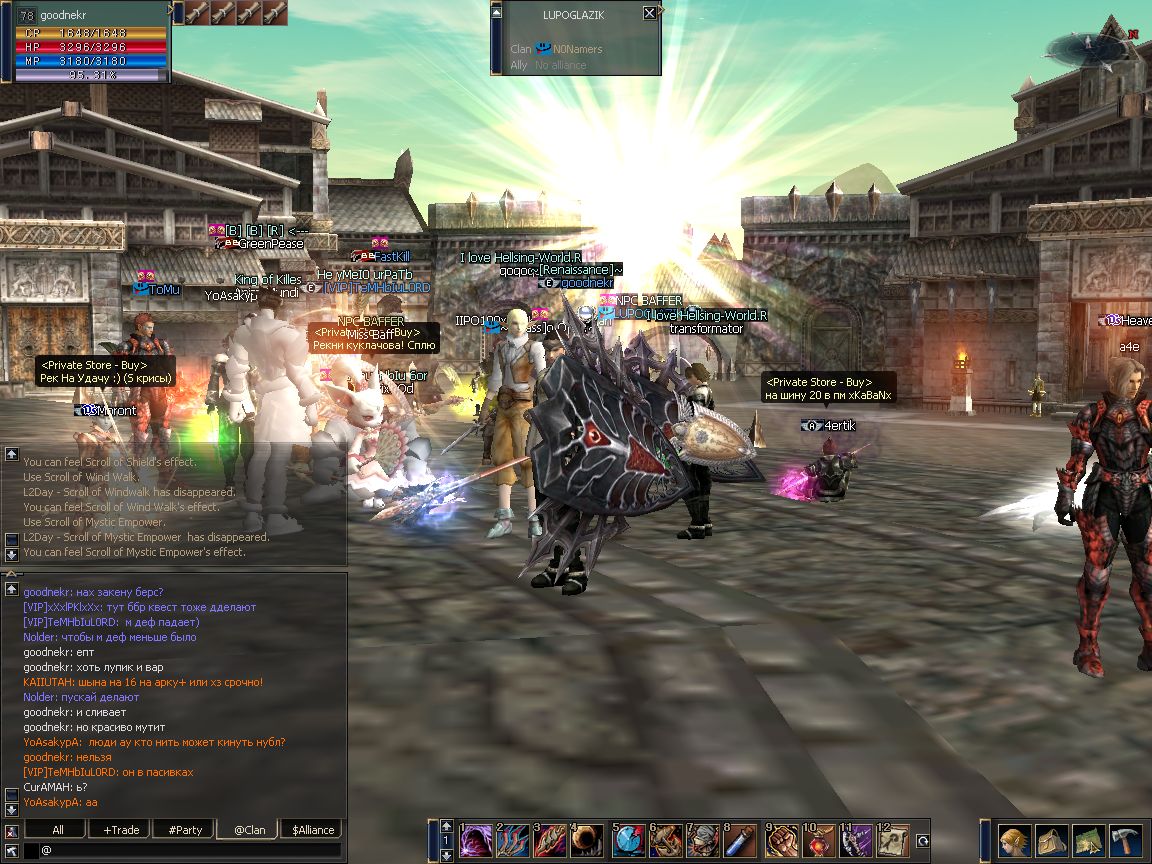Click the compass radar in the corner

(x=1090, y=47)
